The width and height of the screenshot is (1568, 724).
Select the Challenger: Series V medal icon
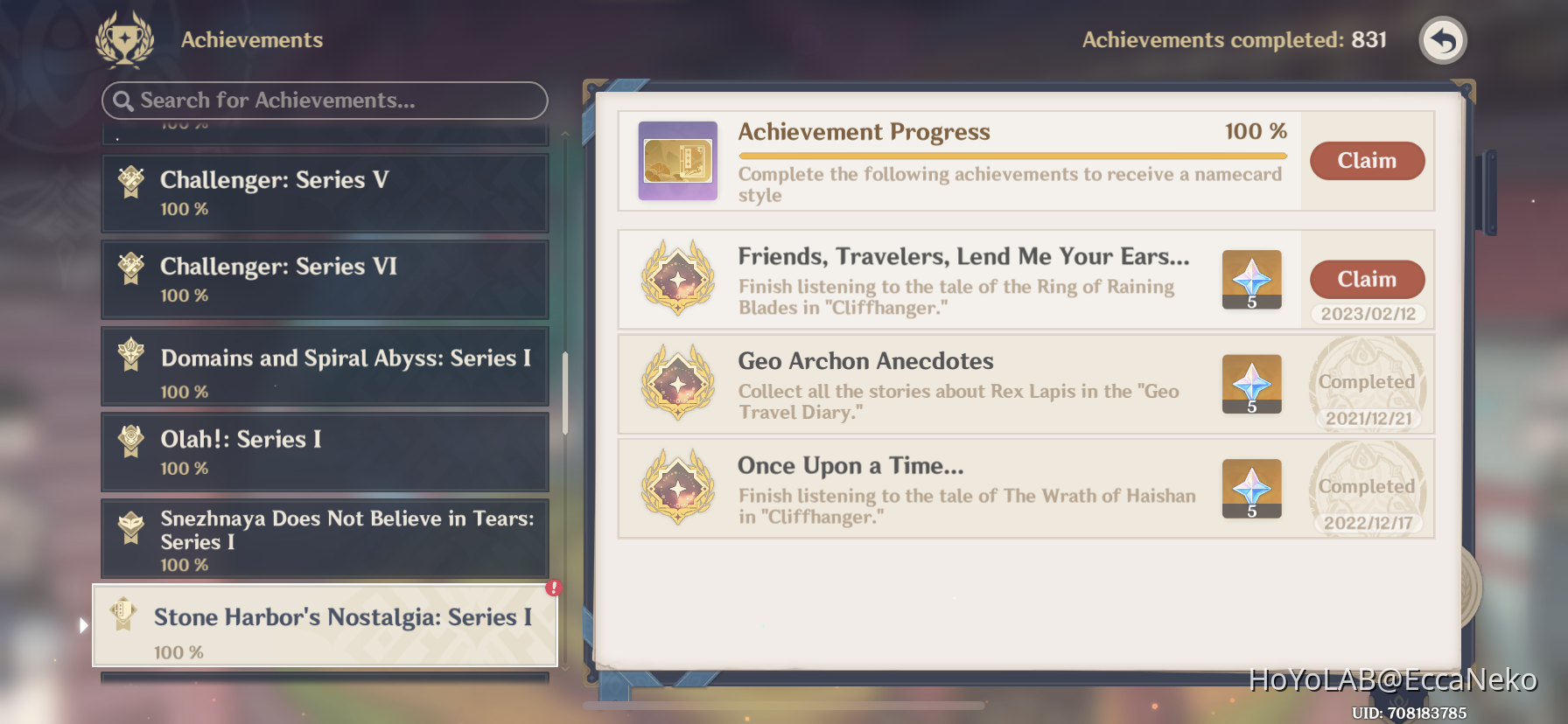point(129,182)
